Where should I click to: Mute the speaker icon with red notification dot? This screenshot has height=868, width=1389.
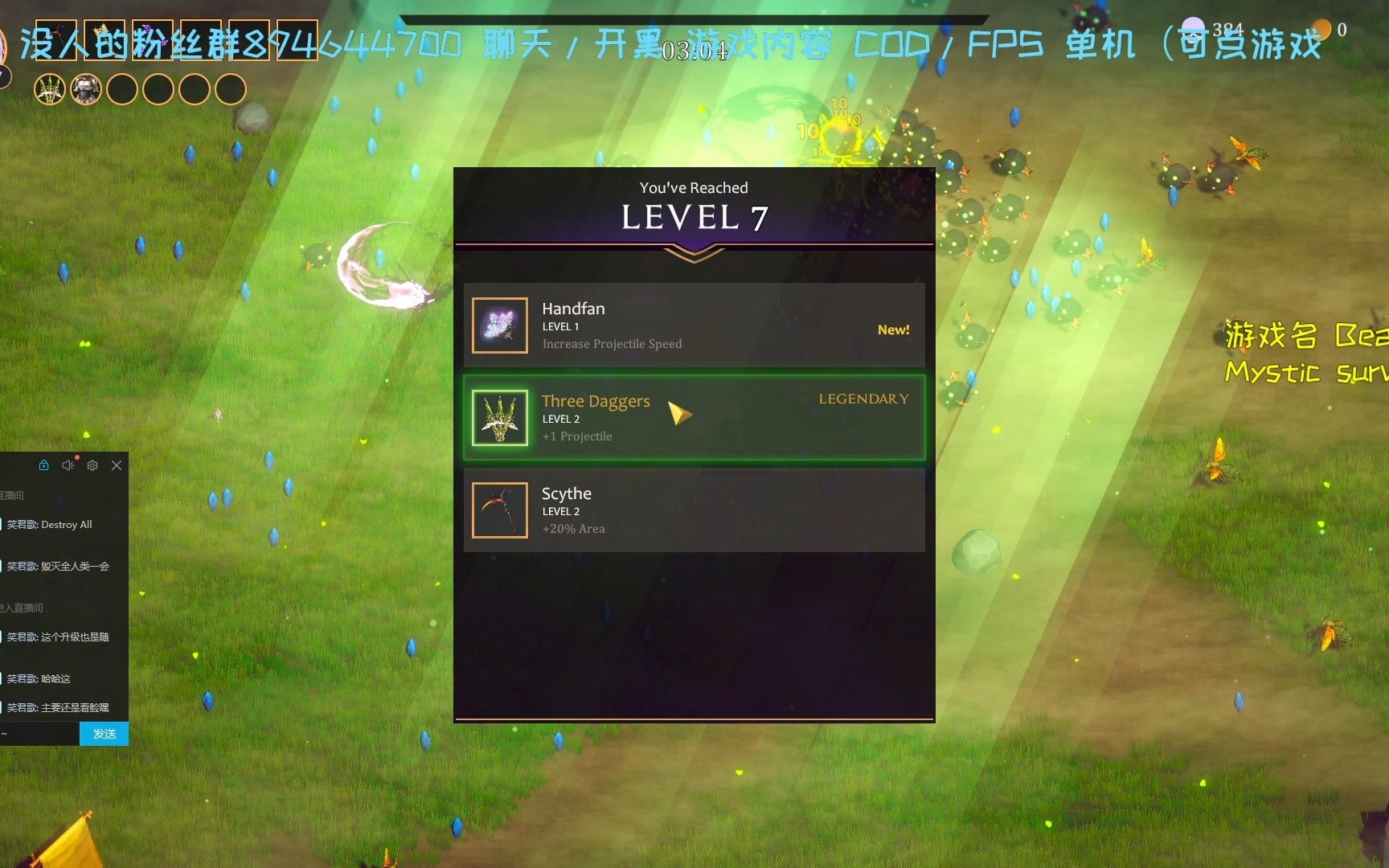click(68, 465)
